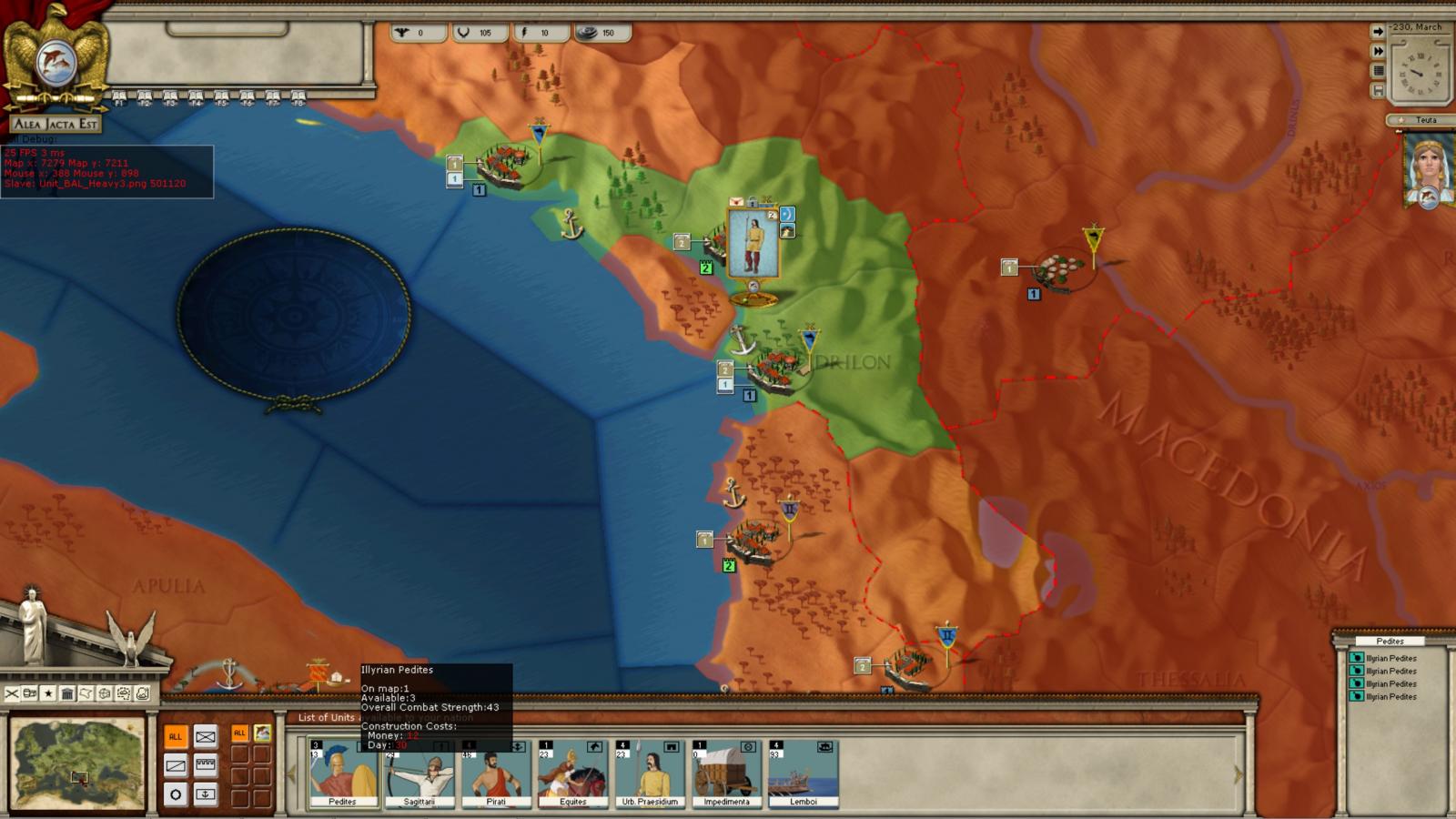Screen dimensions: 1456x819
Task: Select the Equites cavalry unit card
Action: (572, 773)
